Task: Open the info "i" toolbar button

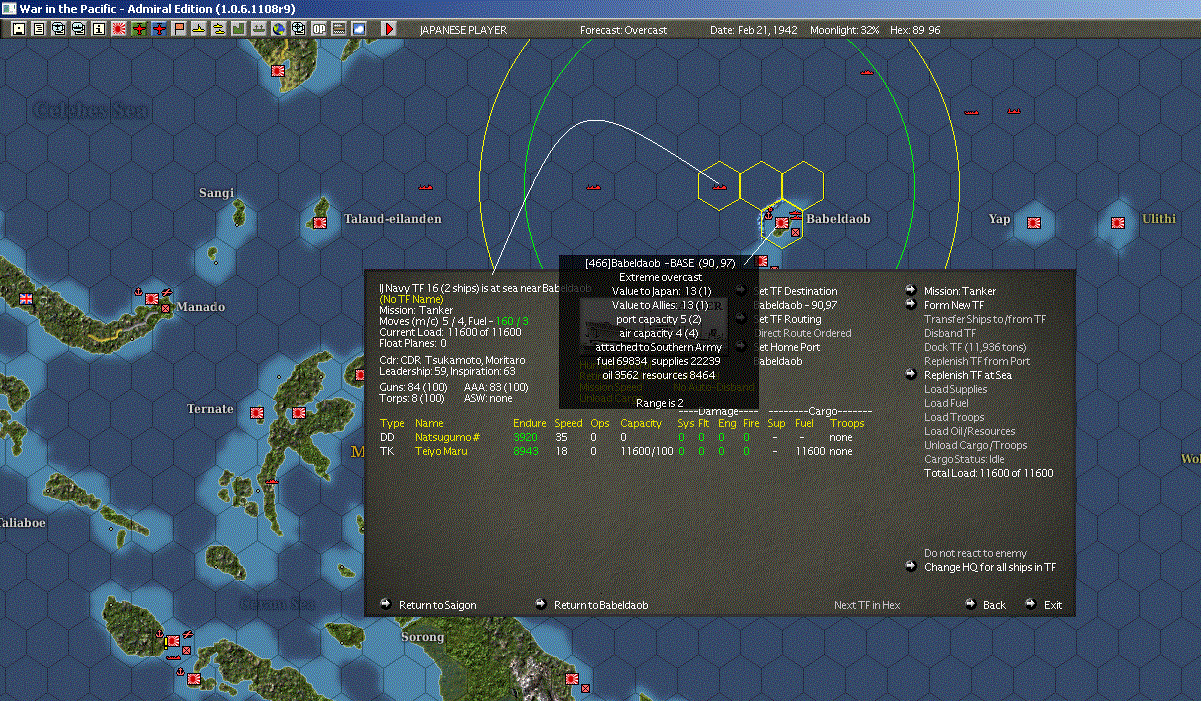Action: [98, 29]
